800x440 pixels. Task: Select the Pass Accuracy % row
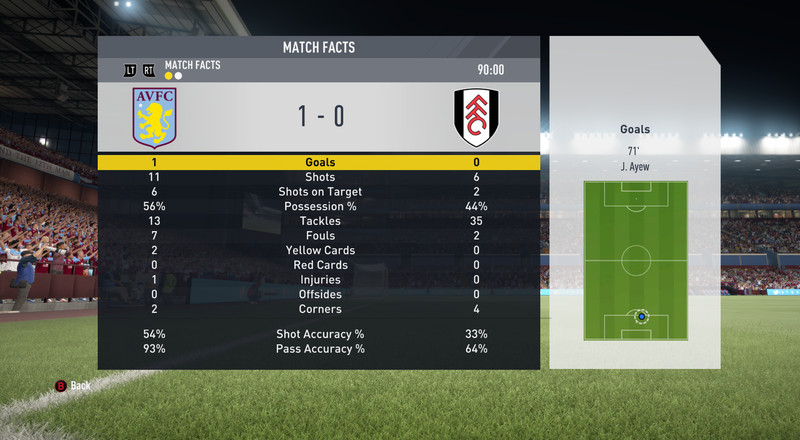pyautogui.click(x=319, y=349)
